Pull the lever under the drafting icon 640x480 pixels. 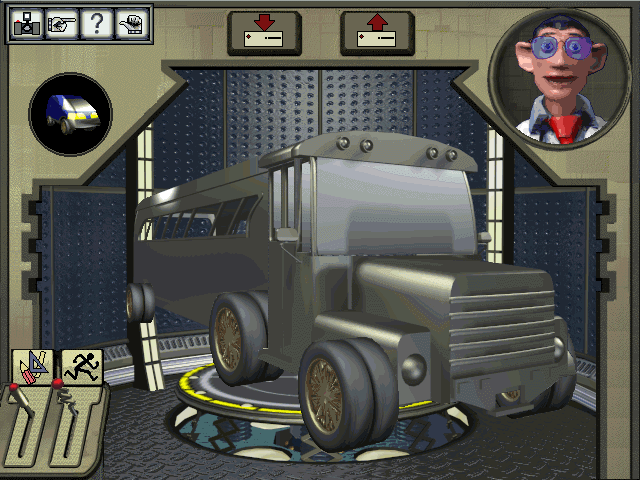click(x=28, y=420)
